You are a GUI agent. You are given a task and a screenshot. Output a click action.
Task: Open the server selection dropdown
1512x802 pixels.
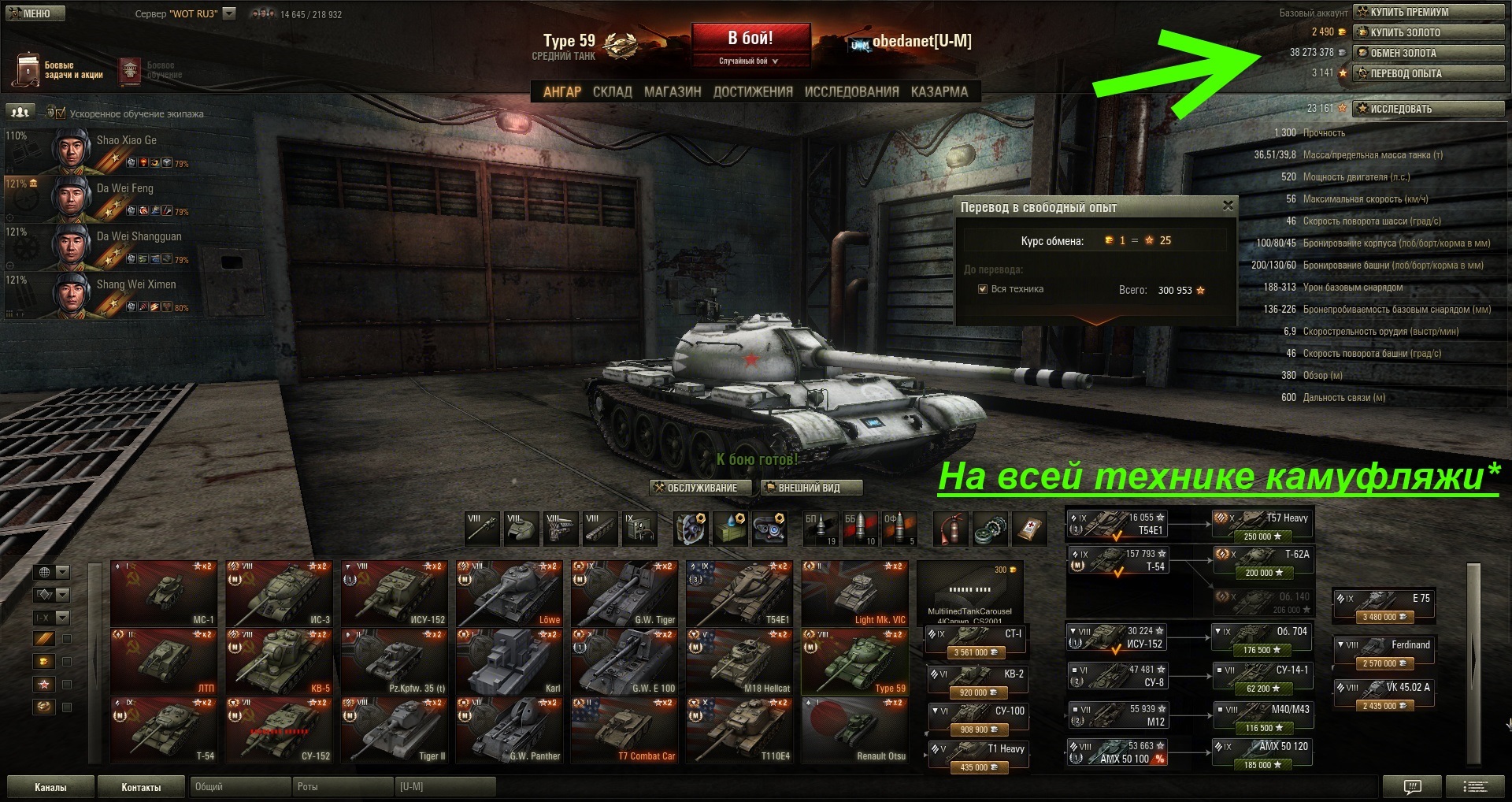[229, 13]
